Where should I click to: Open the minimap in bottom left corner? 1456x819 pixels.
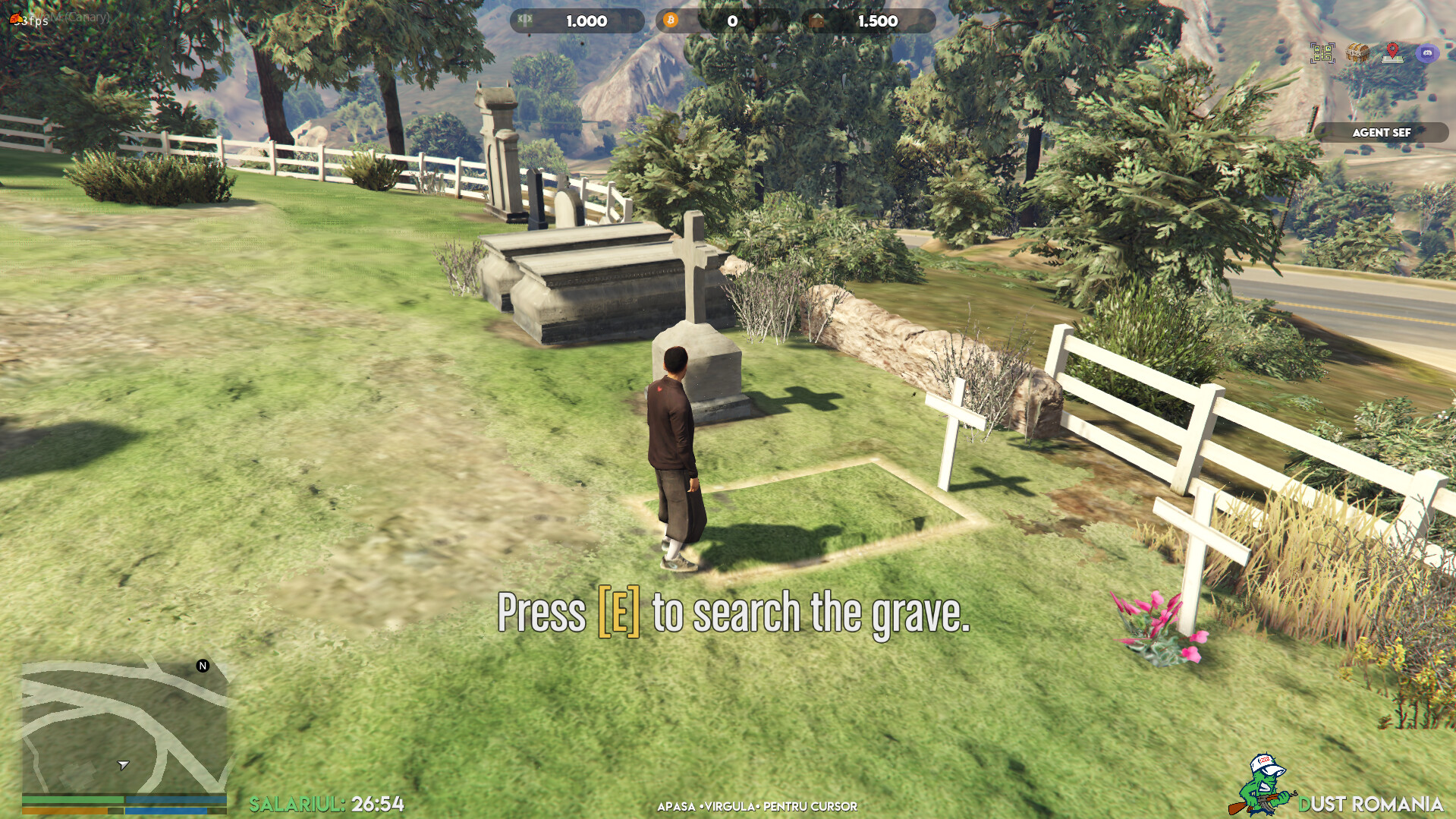121,721
